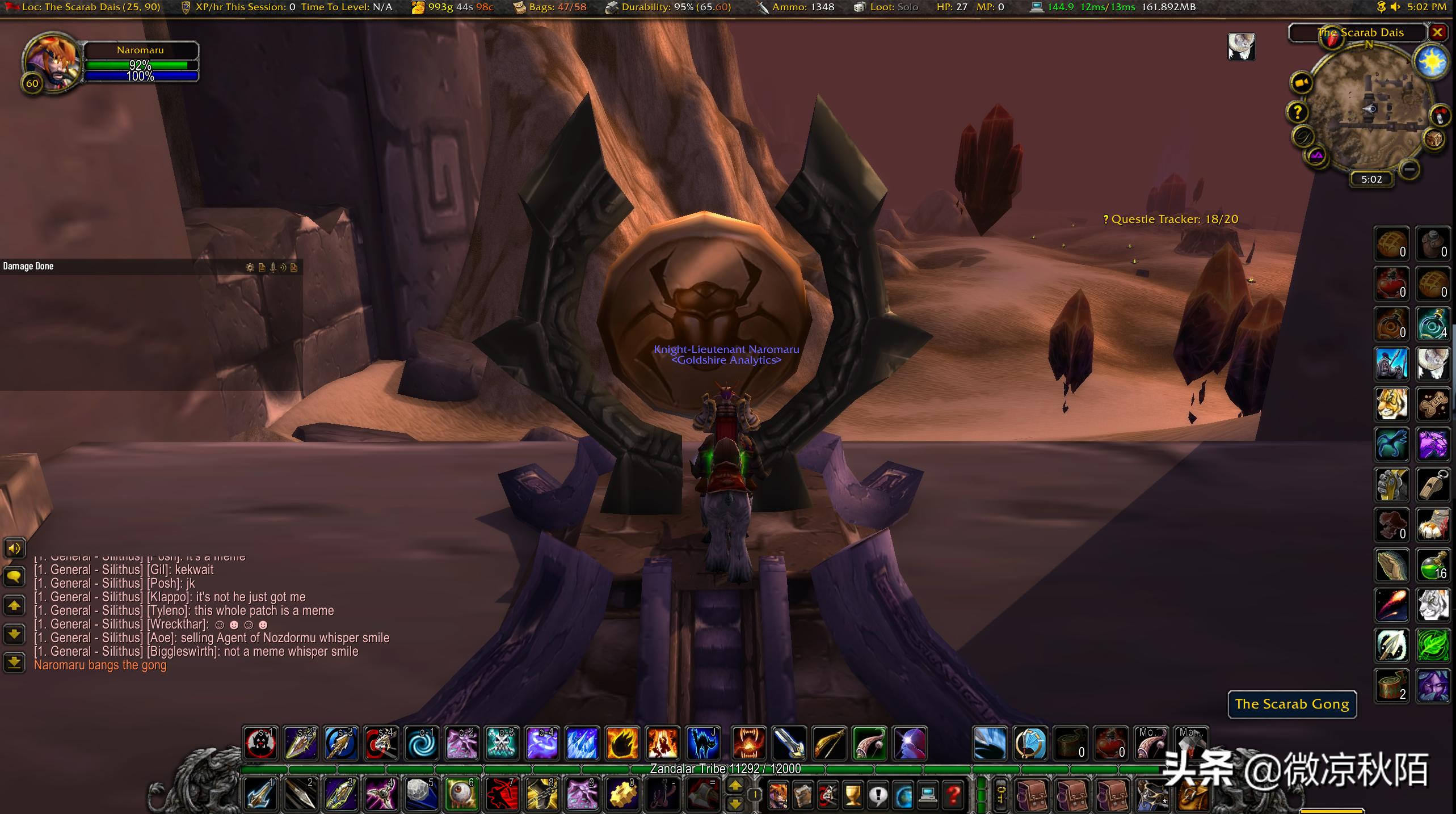
Task: Toggle the sun day-night indicator
Action: (1431, 60)
